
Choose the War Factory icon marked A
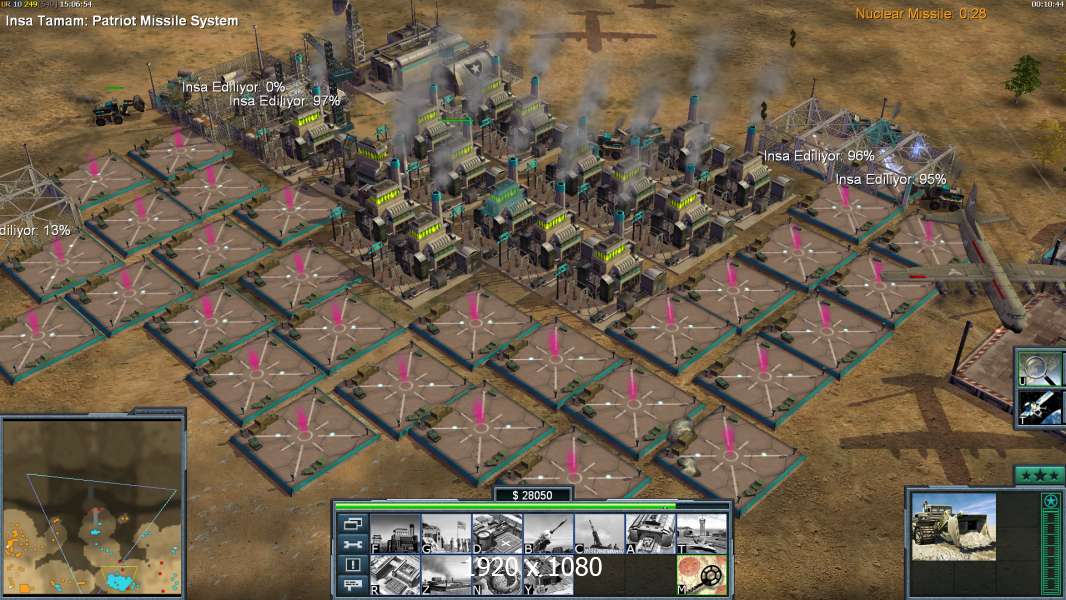(651, 533)
